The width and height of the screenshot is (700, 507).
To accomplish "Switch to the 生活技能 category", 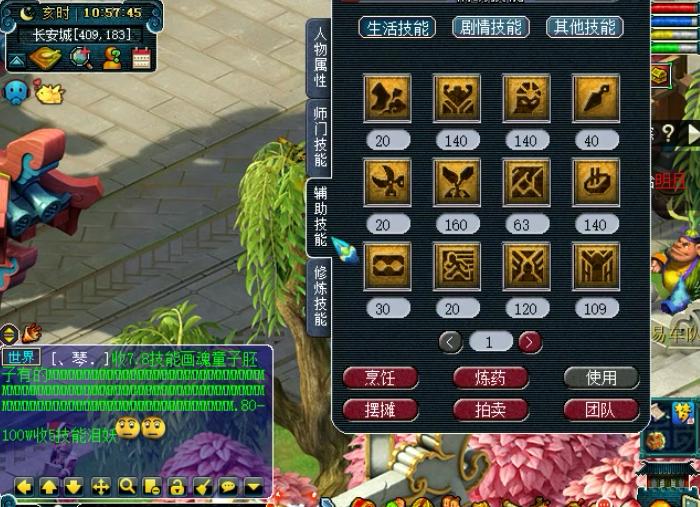I will 397,27.
